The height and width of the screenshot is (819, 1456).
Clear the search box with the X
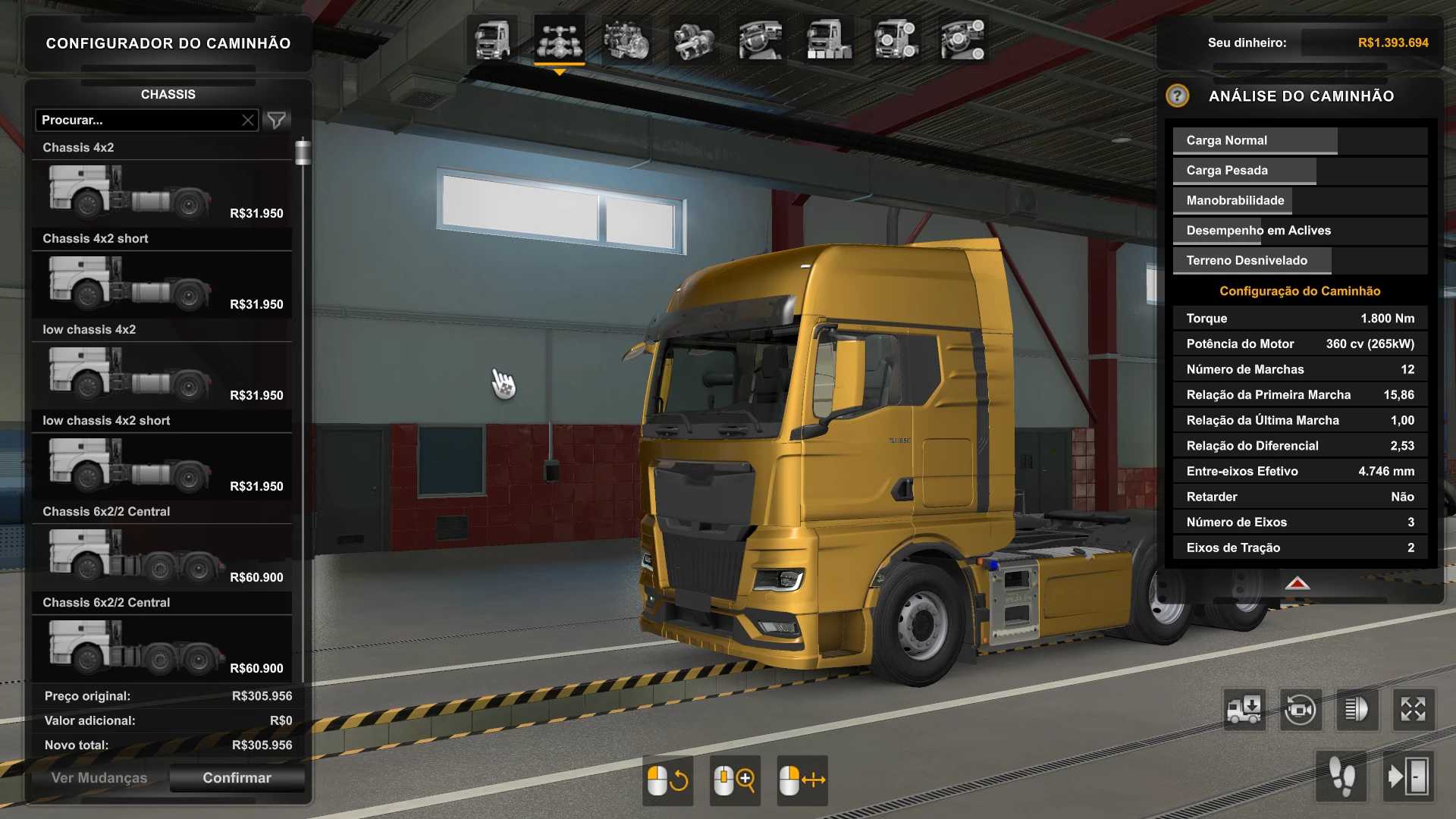(248, 120)
